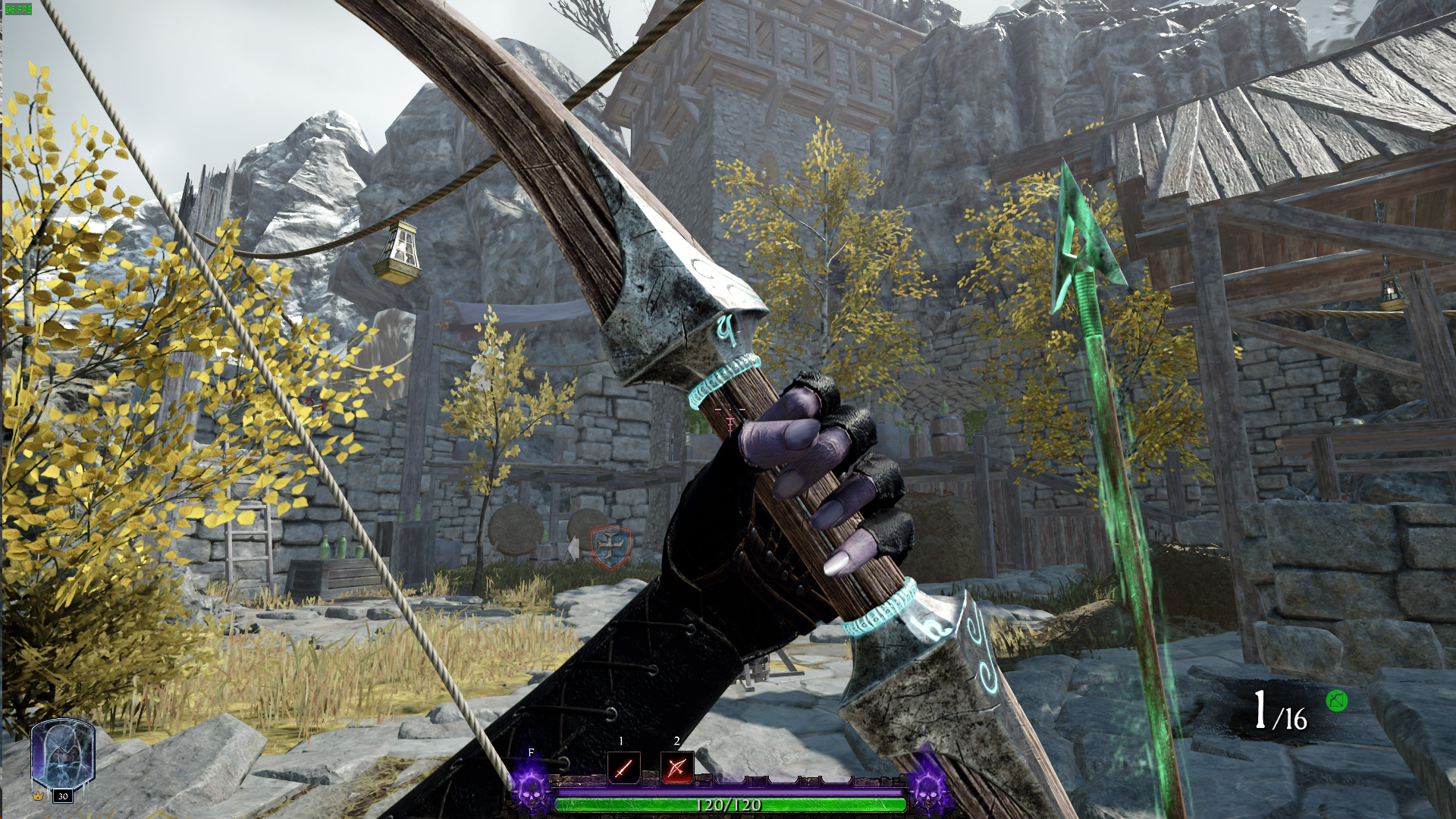Select the bow ranged weapon slot

click(x=676, y=767)
